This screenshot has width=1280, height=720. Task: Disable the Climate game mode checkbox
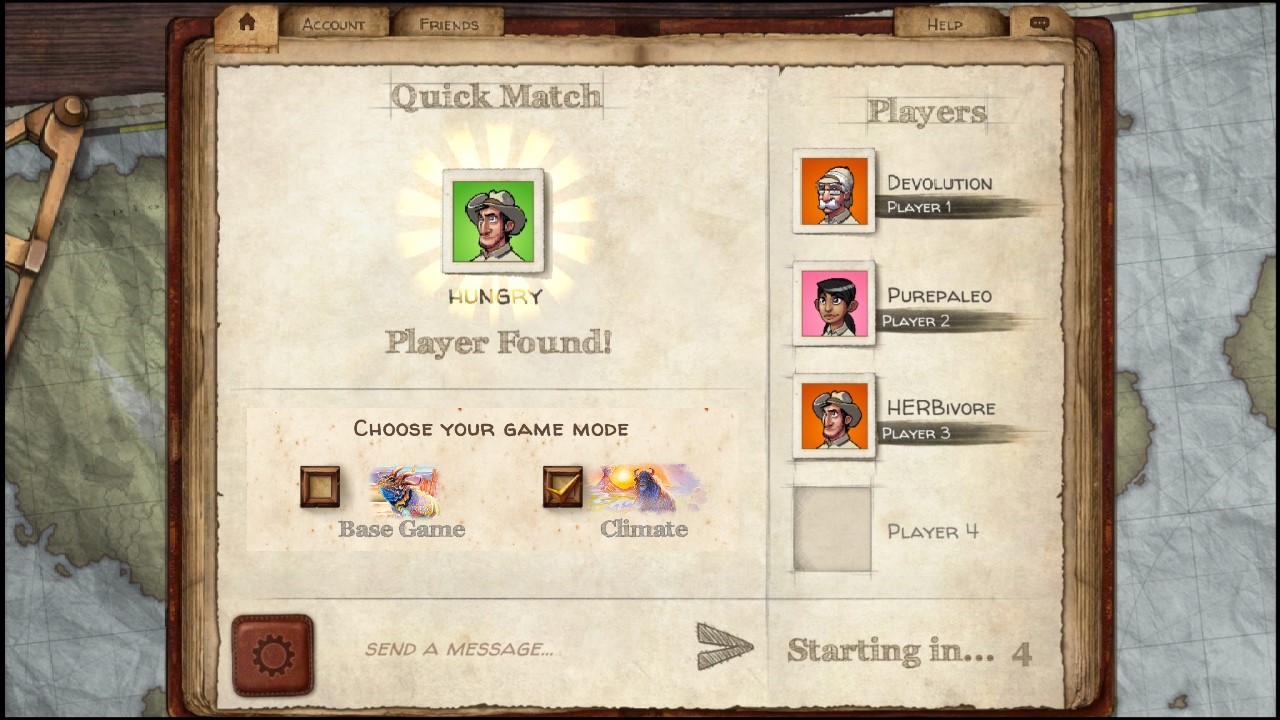tap(562, 488)
